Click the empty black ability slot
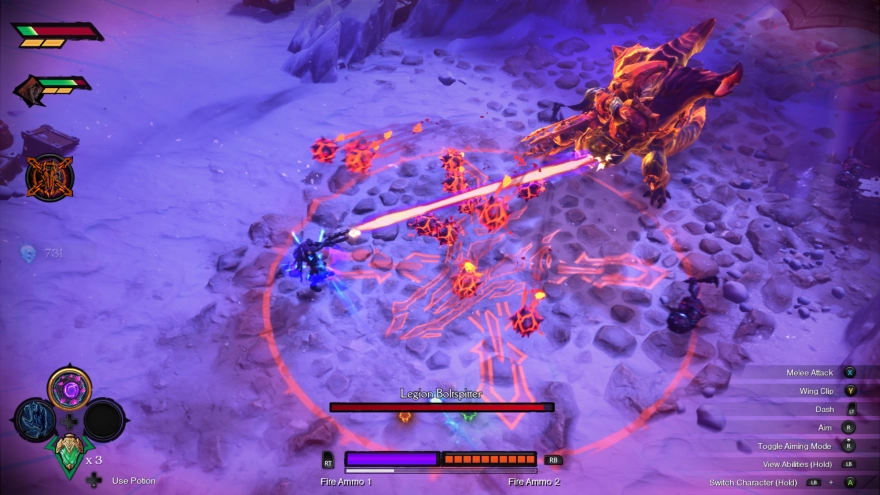Image resolution: width=880 pixels, height=495 pixels. tap(104, 419)
